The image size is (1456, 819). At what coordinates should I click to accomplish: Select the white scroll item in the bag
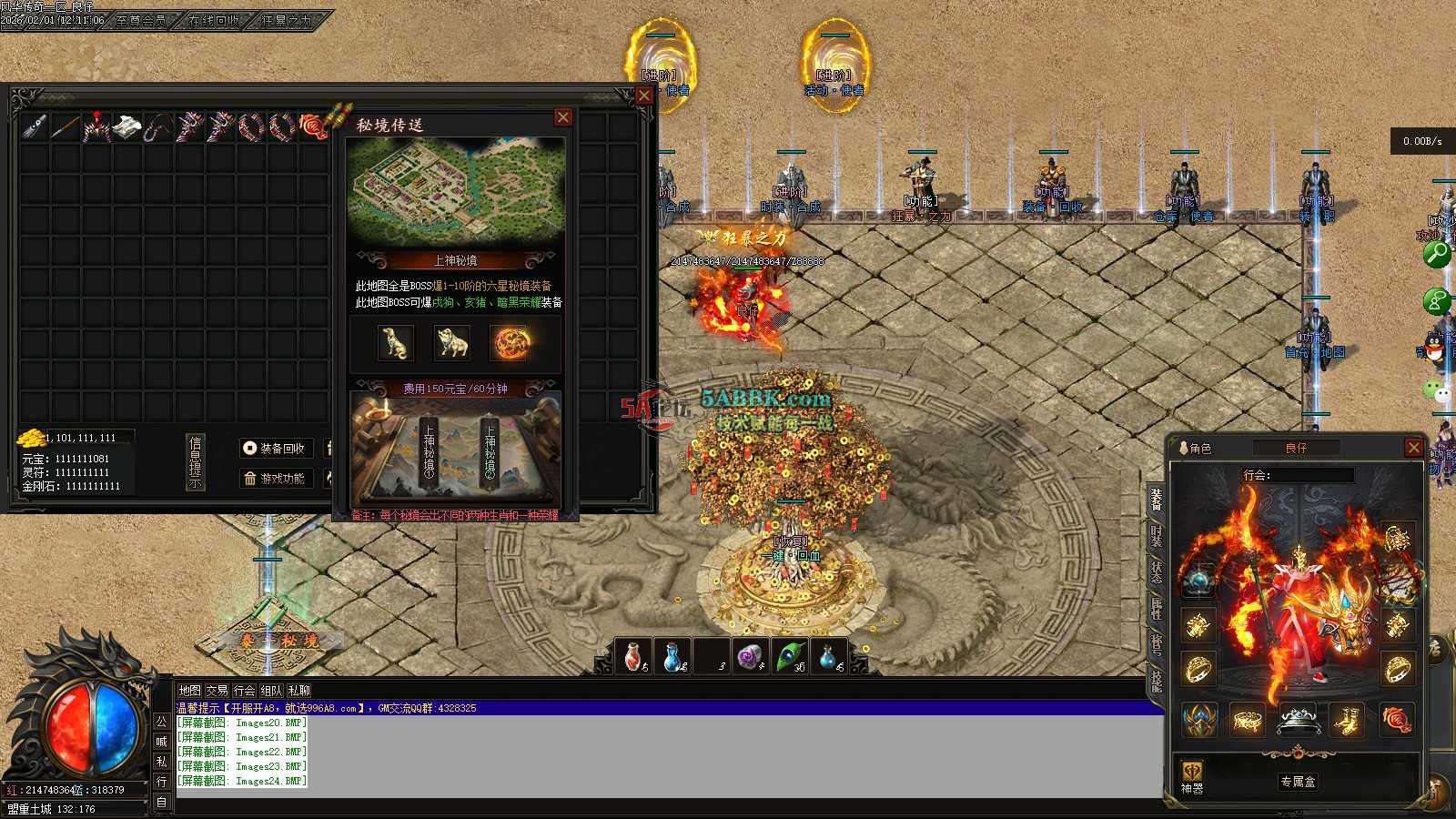[x=127, y=126]
